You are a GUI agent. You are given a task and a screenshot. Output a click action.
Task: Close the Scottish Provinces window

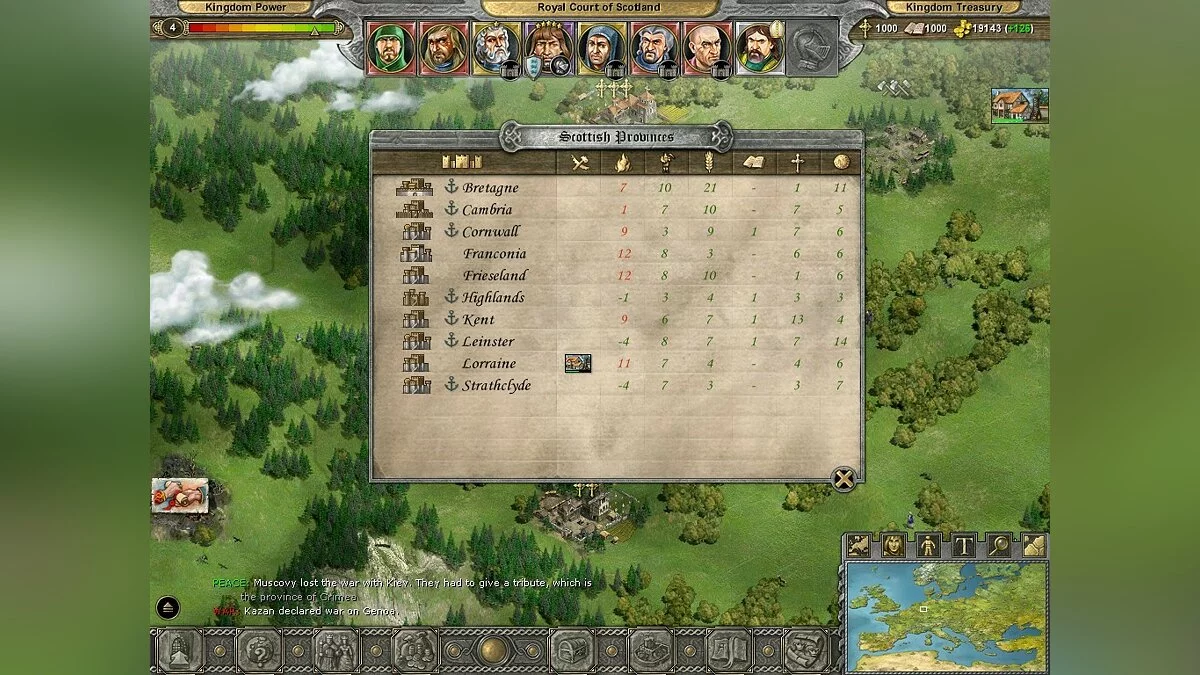[x=844, y=479]
